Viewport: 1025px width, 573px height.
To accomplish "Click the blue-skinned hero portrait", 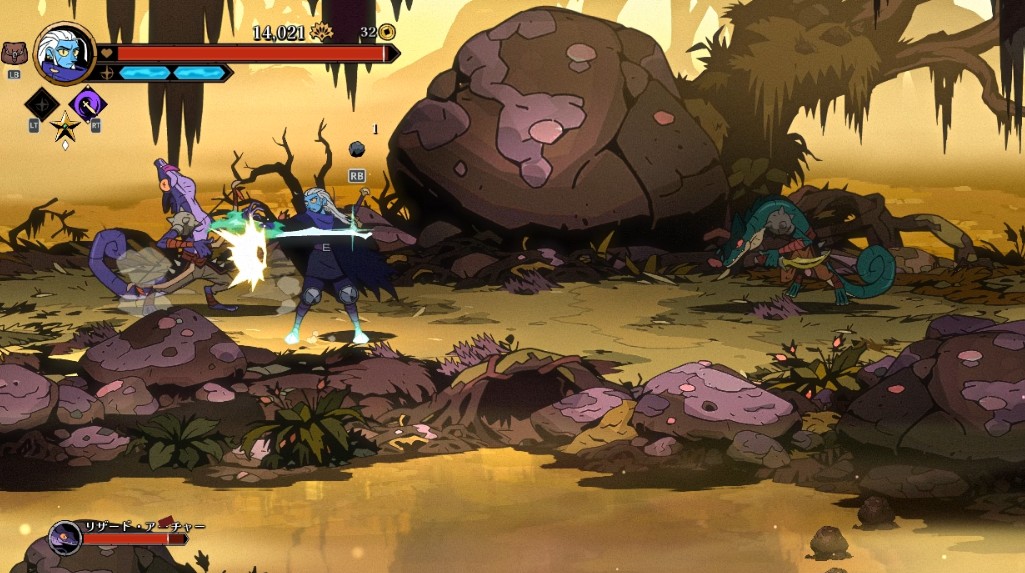I will tap(64, 53).
